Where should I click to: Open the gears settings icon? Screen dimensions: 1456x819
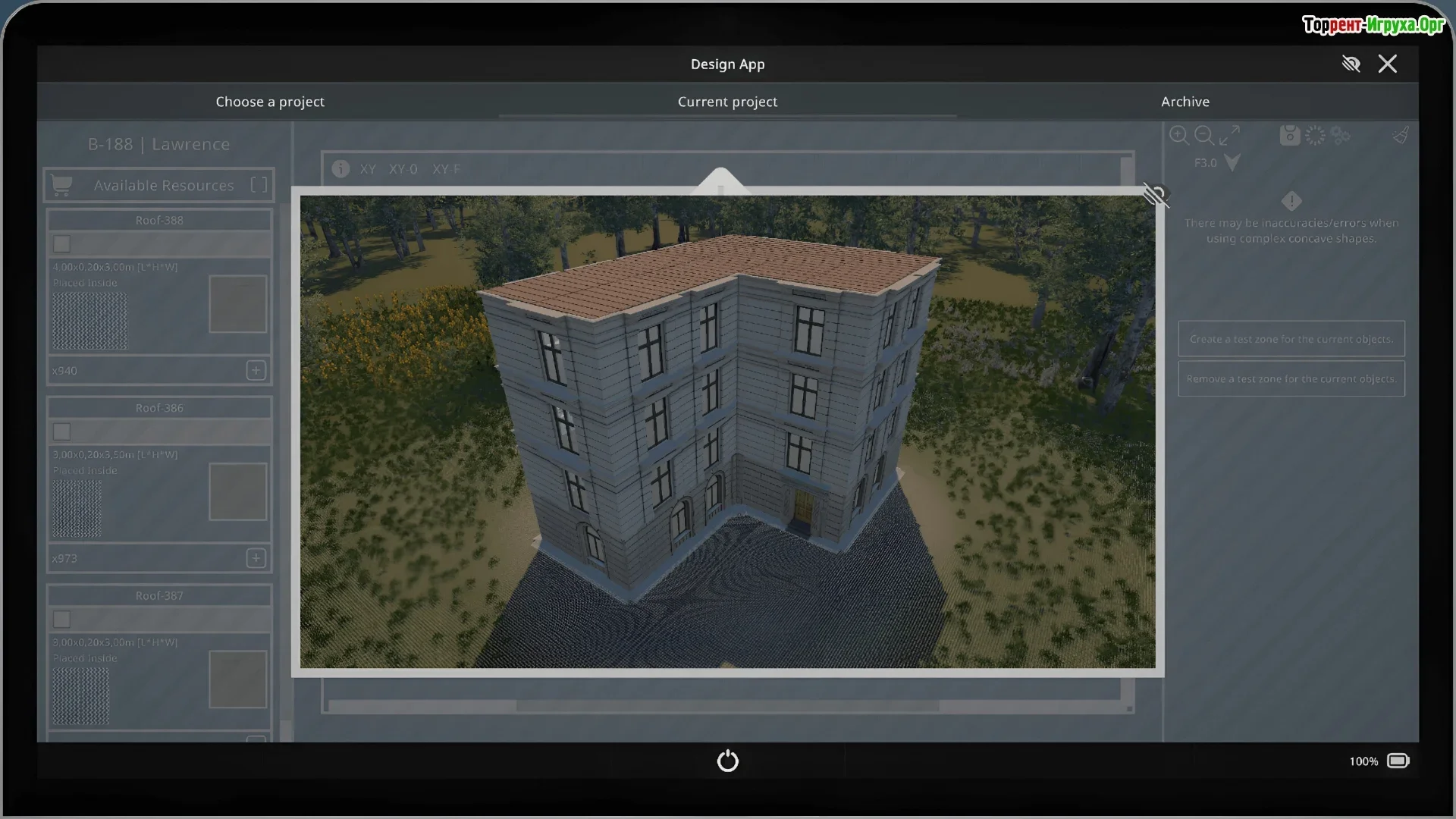(x=1340, y=136)
